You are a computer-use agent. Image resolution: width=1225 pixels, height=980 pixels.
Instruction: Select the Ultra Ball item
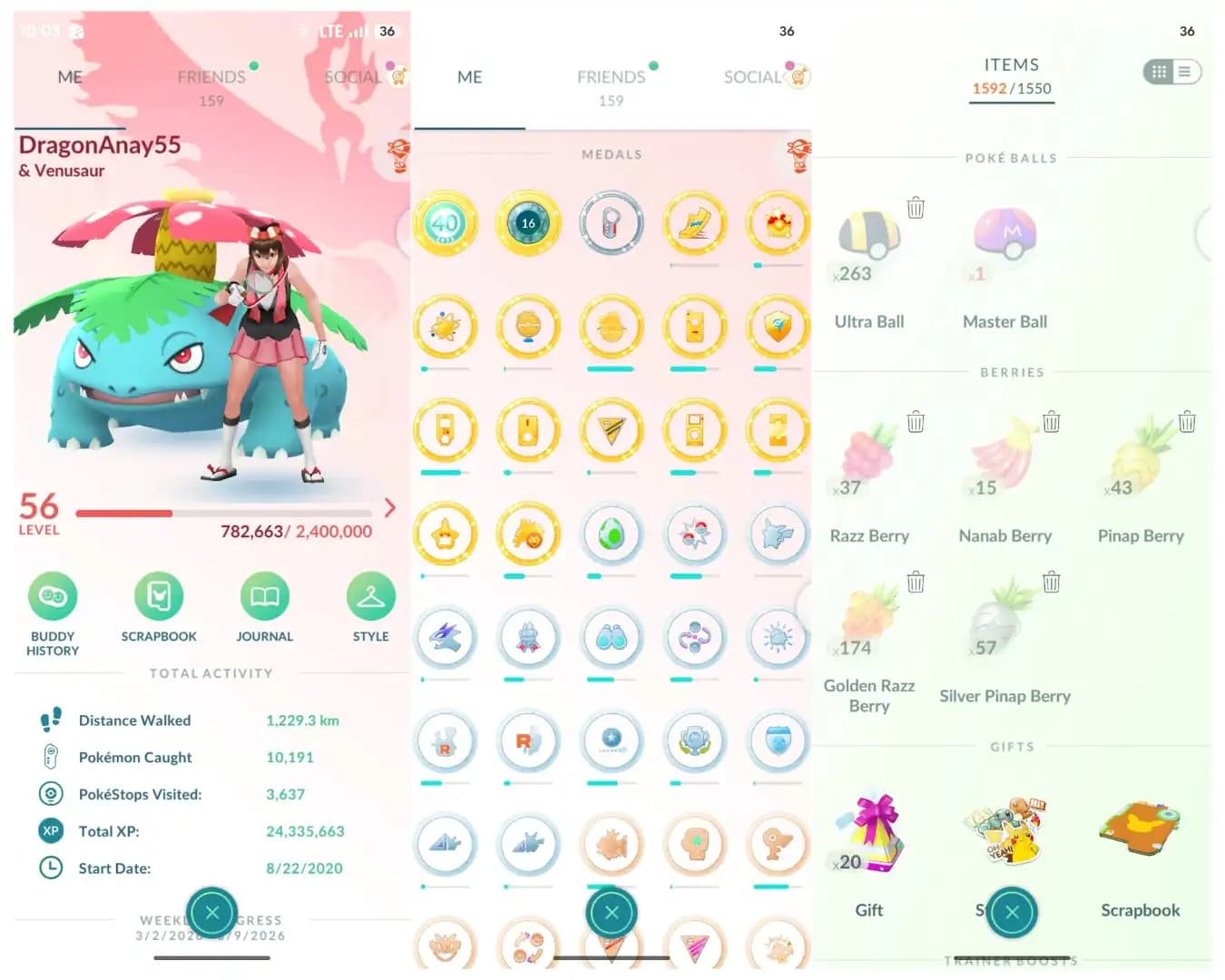tap(868, 236)
